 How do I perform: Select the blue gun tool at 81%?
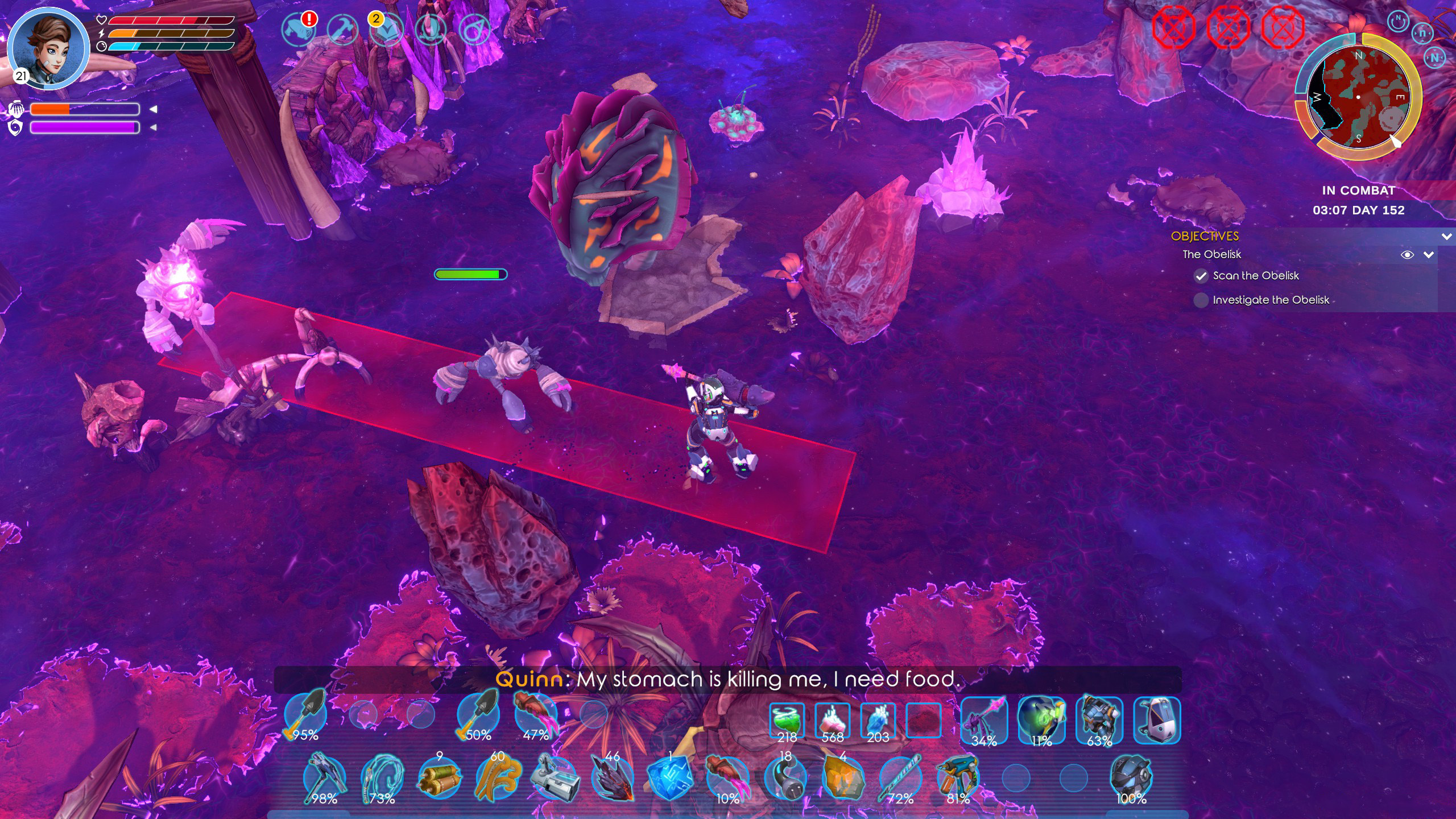958,778
